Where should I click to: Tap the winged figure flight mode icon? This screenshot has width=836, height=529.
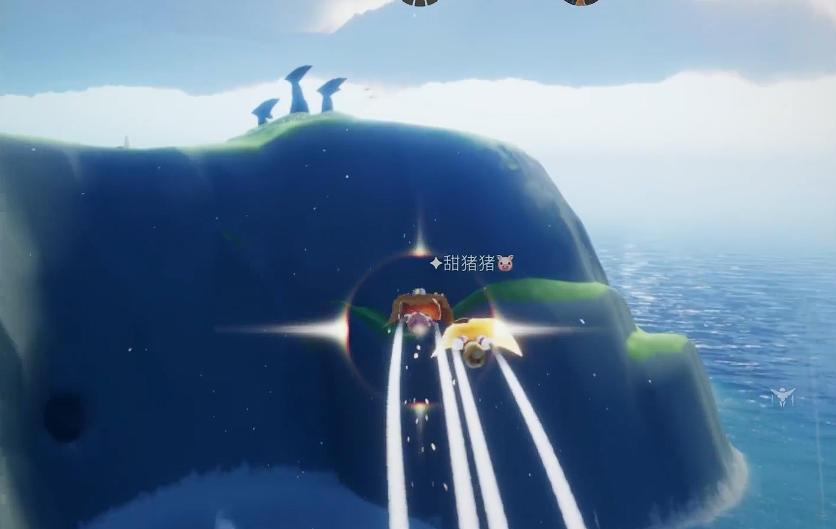[x=783, y=397]
